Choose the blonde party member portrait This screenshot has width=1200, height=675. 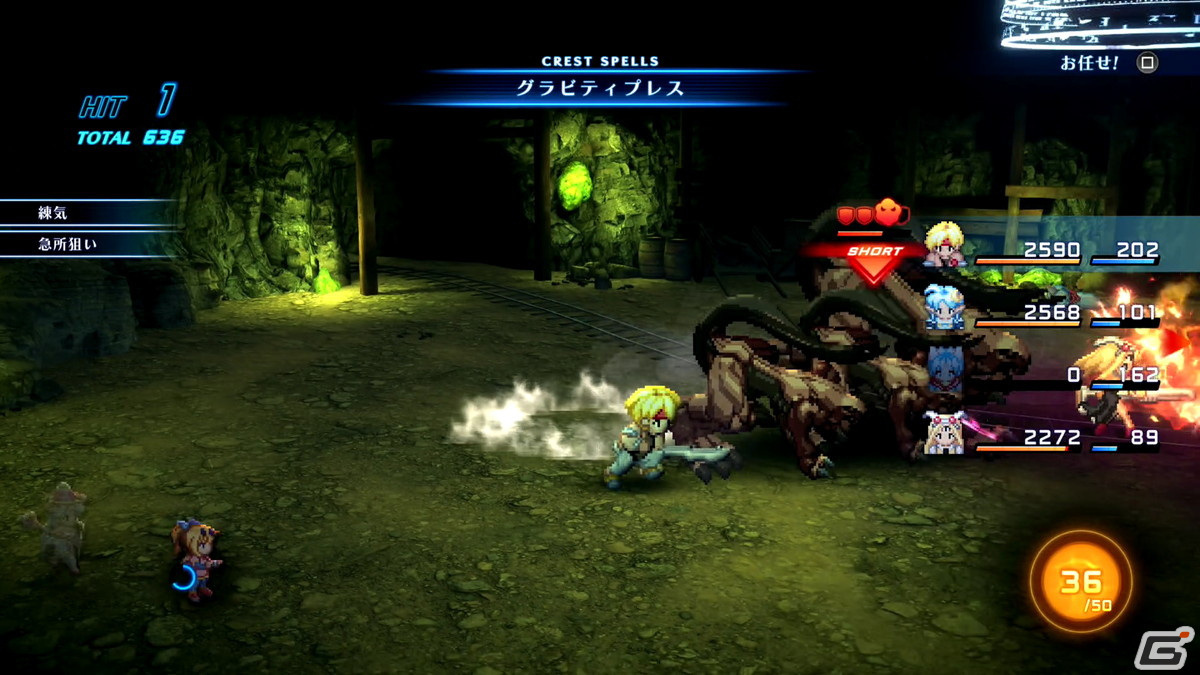(944, 245)
